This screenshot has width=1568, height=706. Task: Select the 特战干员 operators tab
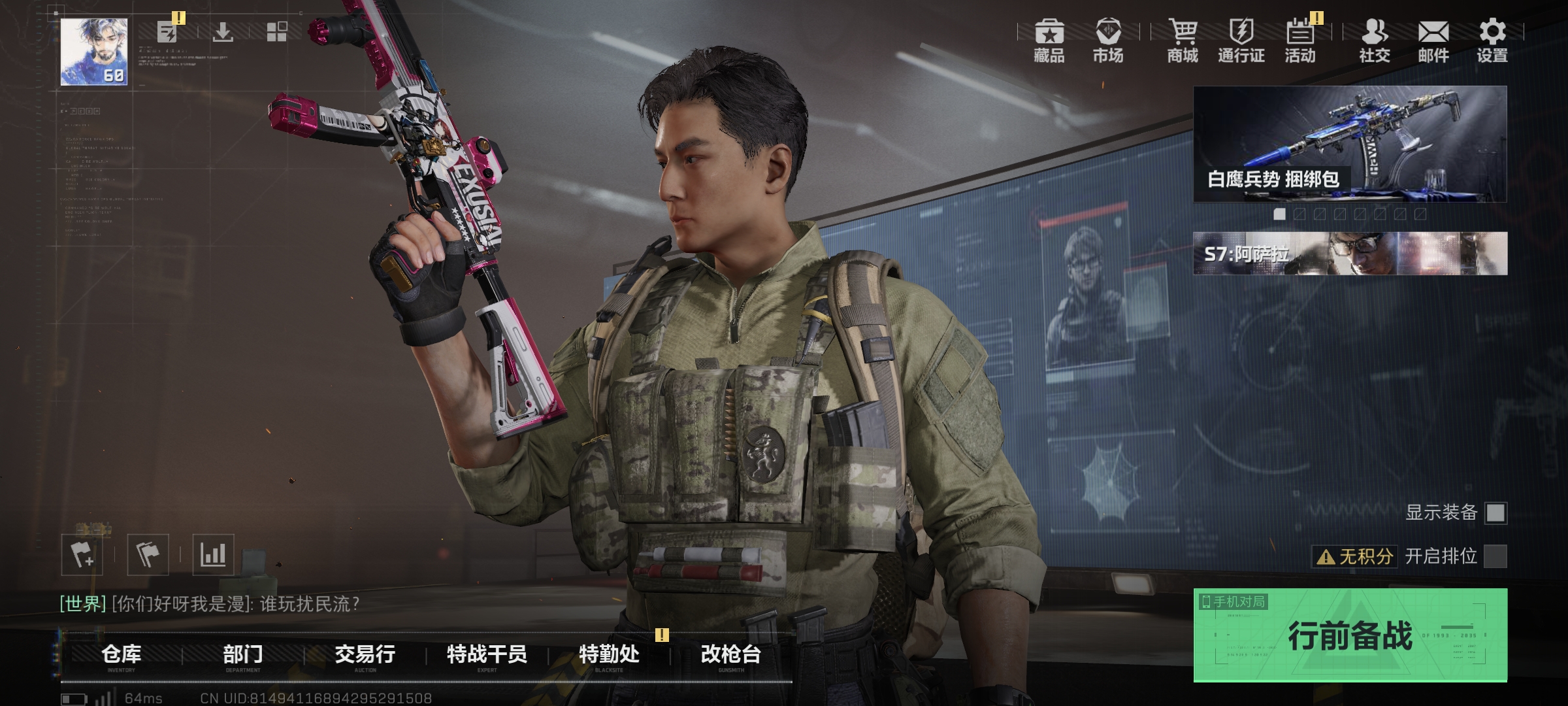pos(487,654)
